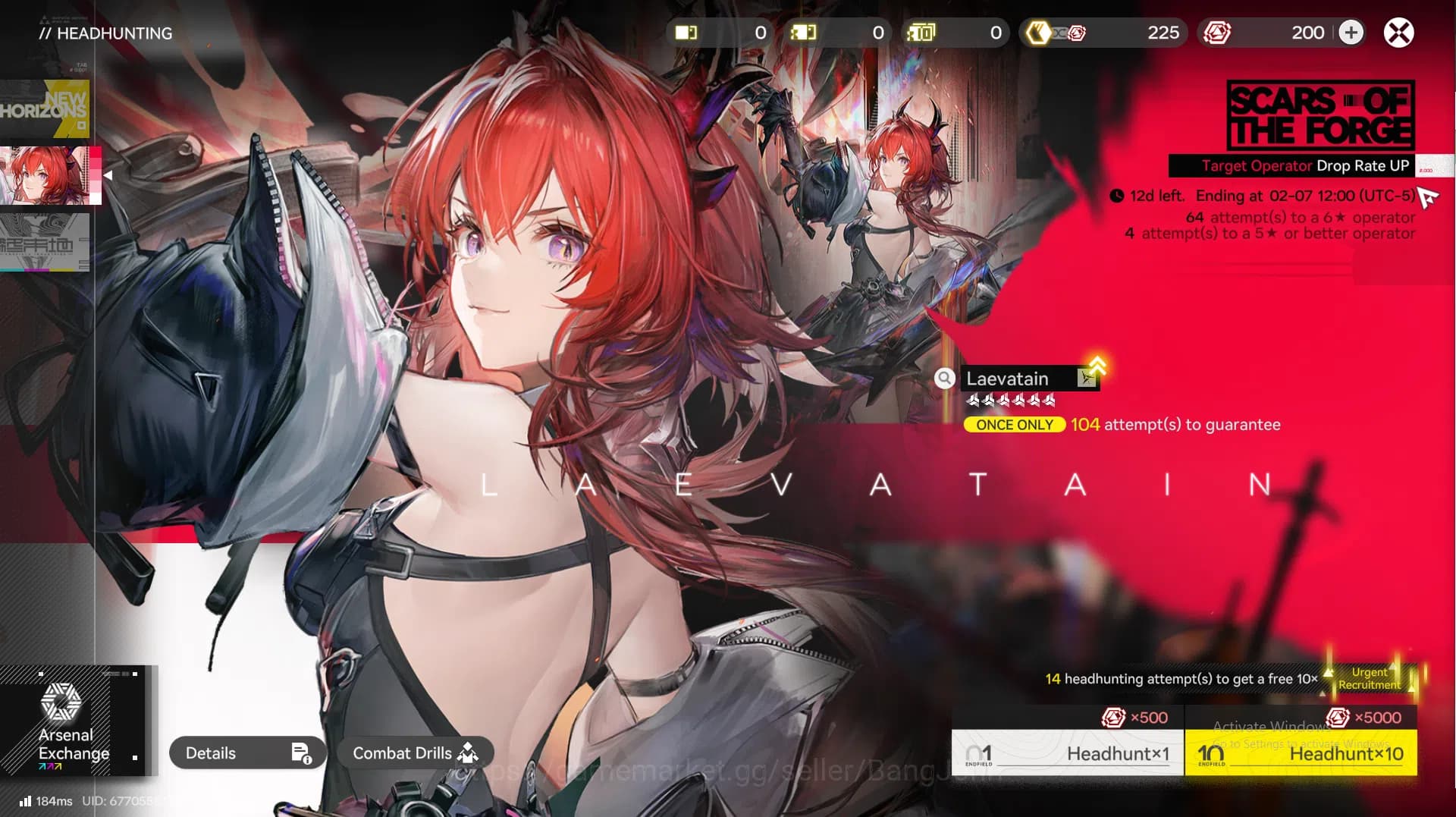
Task: Select the Scars of the Forge banner thumbnail
Action: point(47,176)
